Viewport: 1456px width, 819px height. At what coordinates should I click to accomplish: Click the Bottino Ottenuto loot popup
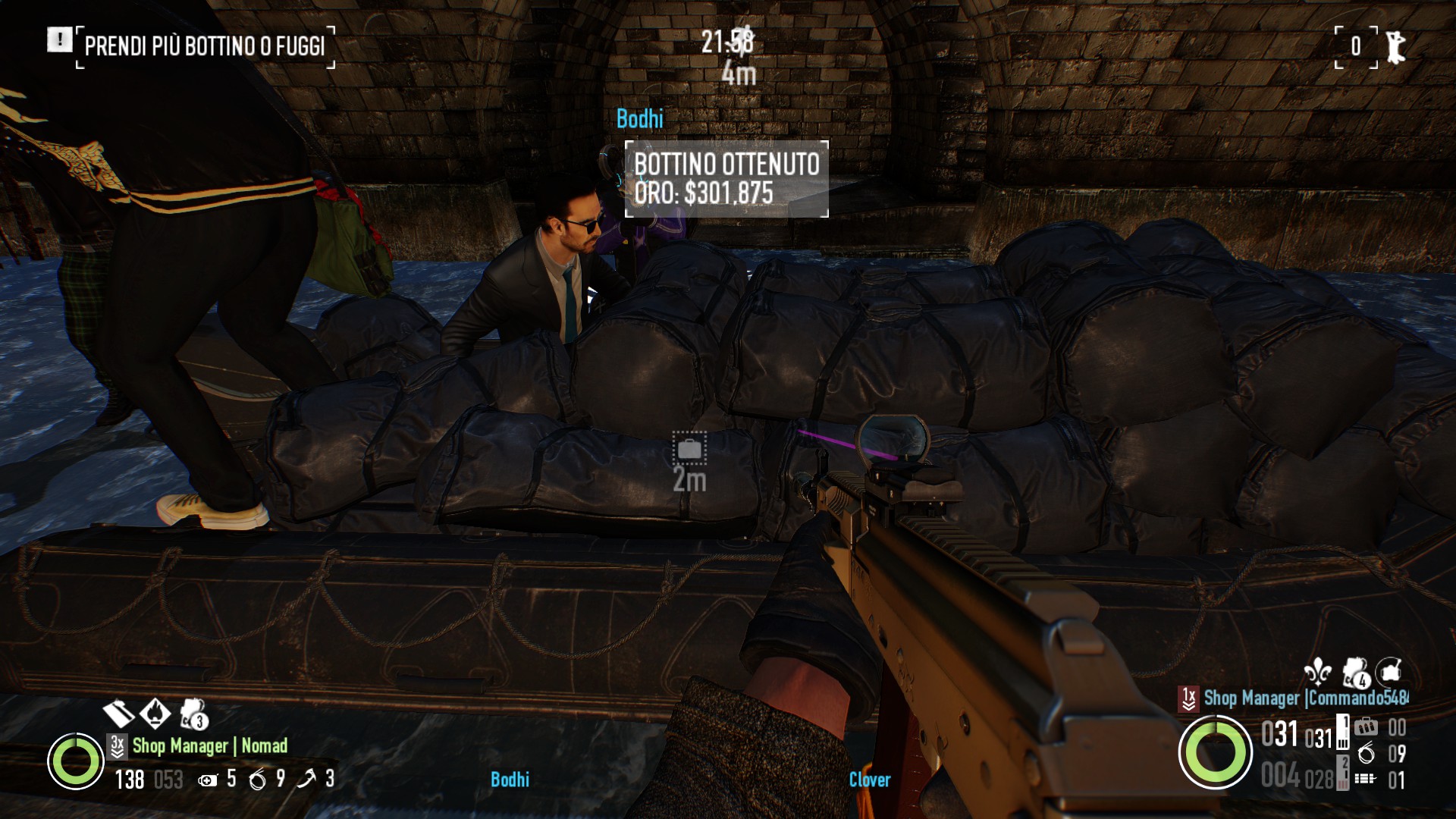pyautogui.click(x=726, y=179)
